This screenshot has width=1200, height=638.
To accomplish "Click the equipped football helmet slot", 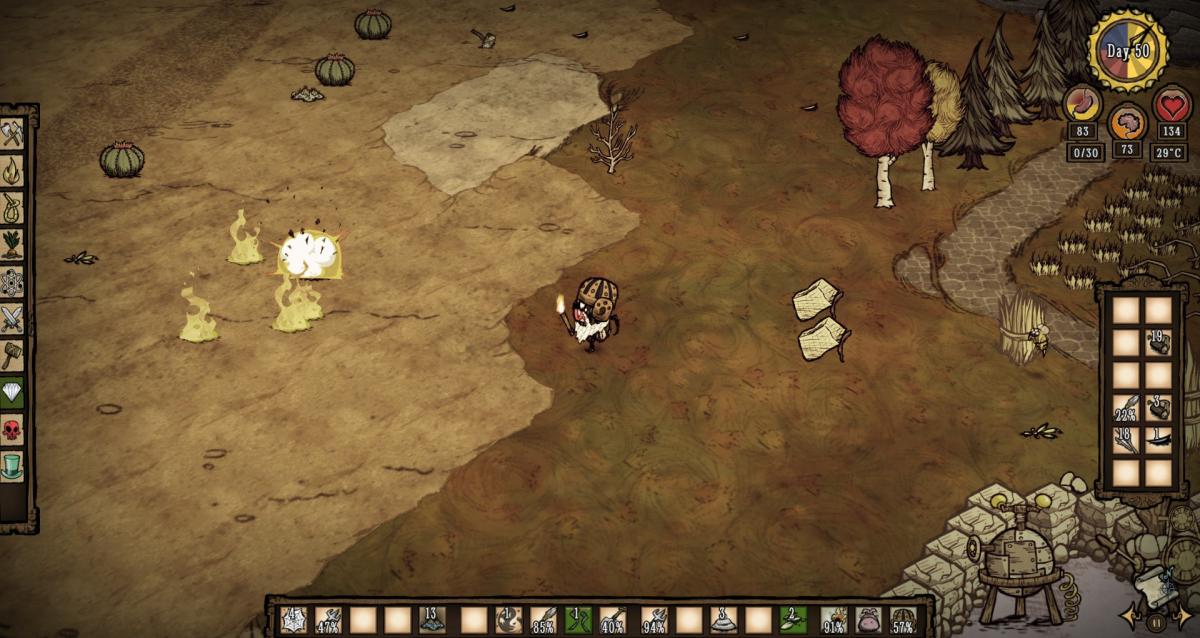I will pos(904,619).
